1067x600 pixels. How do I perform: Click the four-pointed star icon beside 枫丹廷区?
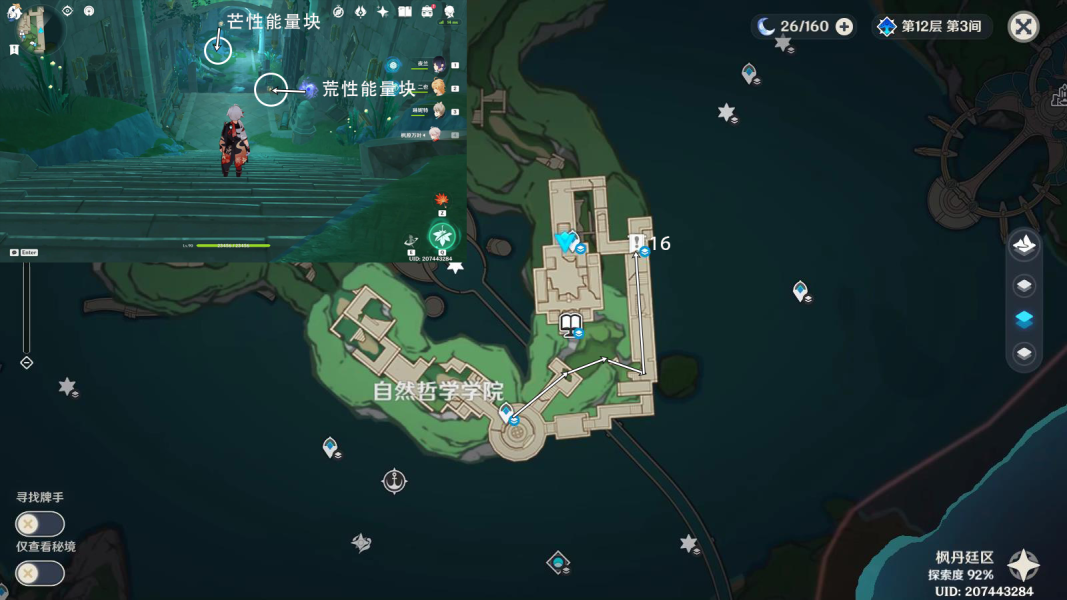pos(1023,566)
